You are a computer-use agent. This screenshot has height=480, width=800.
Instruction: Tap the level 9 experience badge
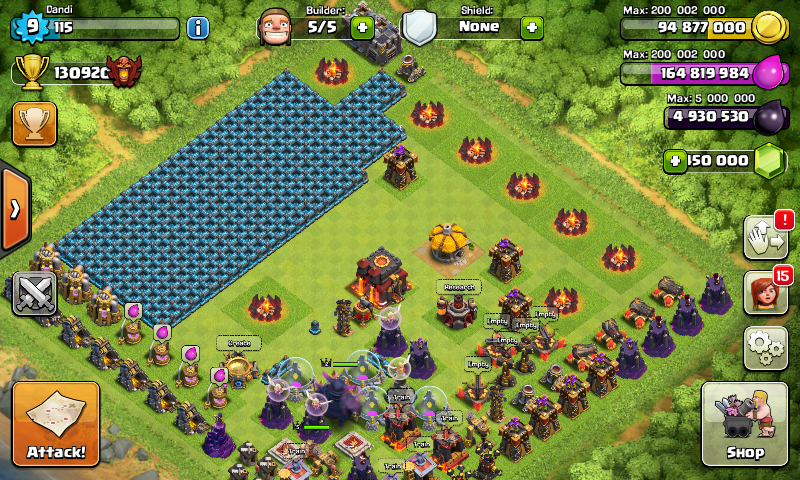click(28, 27)
